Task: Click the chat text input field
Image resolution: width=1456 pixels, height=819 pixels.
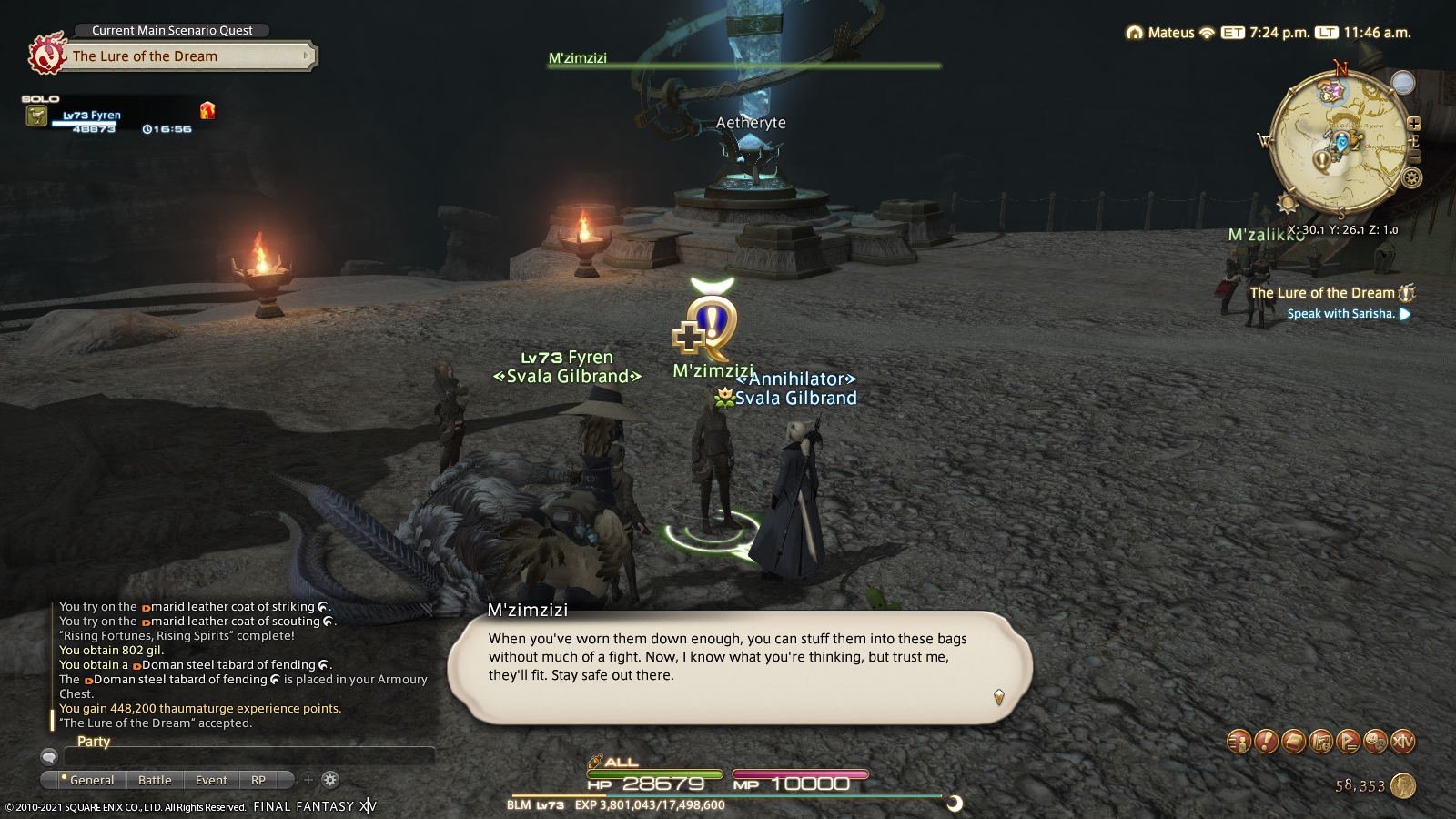Action: pos(248,757)
